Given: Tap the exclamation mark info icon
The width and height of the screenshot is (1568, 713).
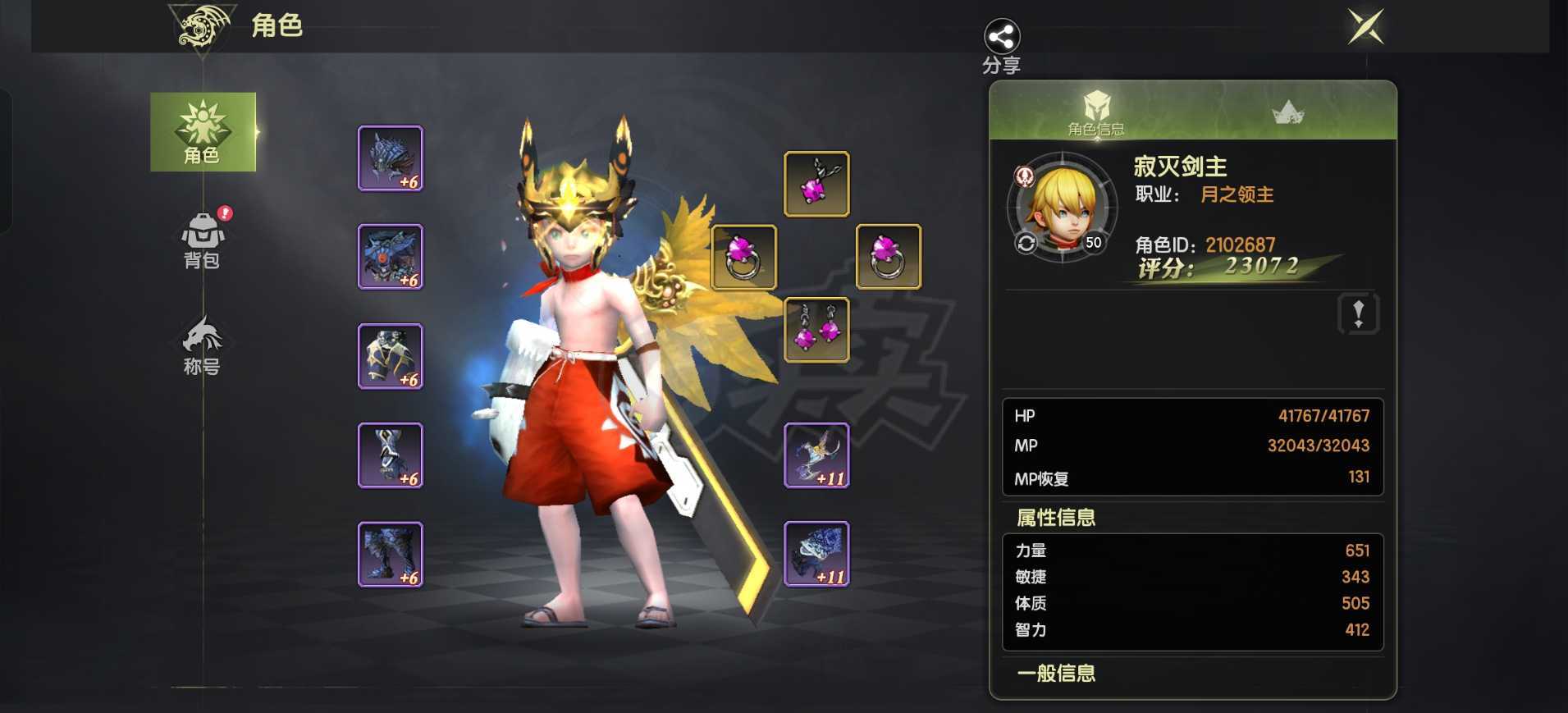Looking at the screenshot, I should (1359, 314).
